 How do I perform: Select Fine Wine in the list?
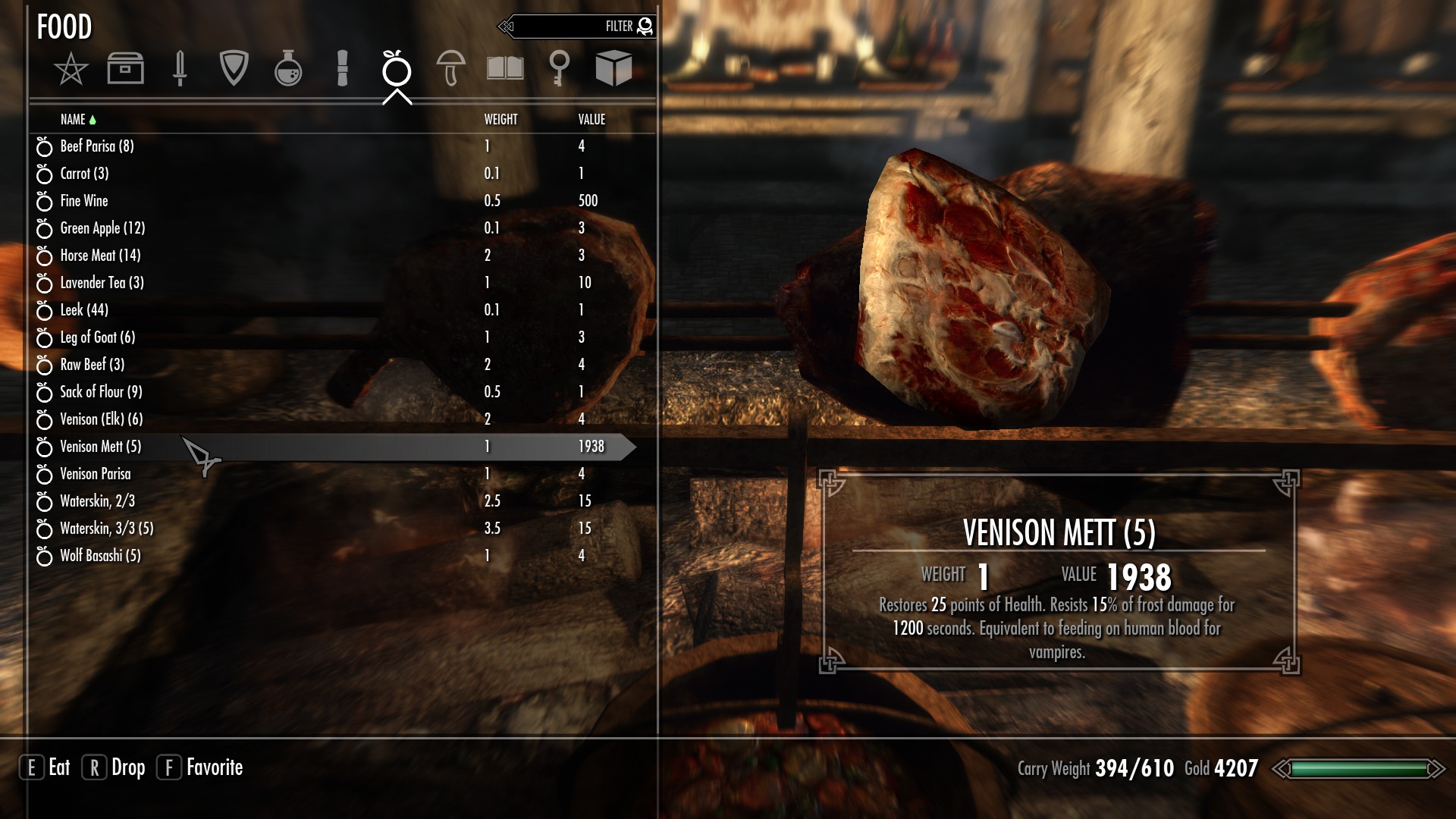(84, 201)
